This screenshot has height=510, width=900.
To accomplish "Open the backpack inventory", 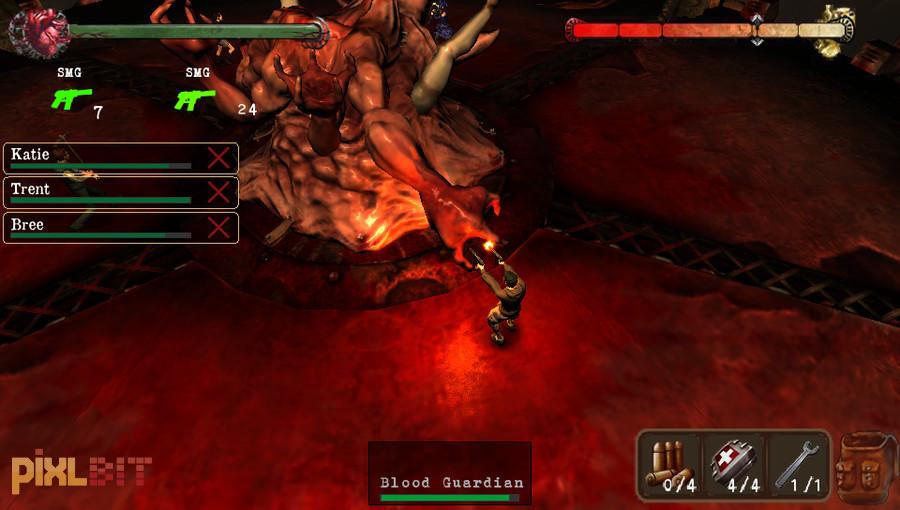I will click(865, 467).
